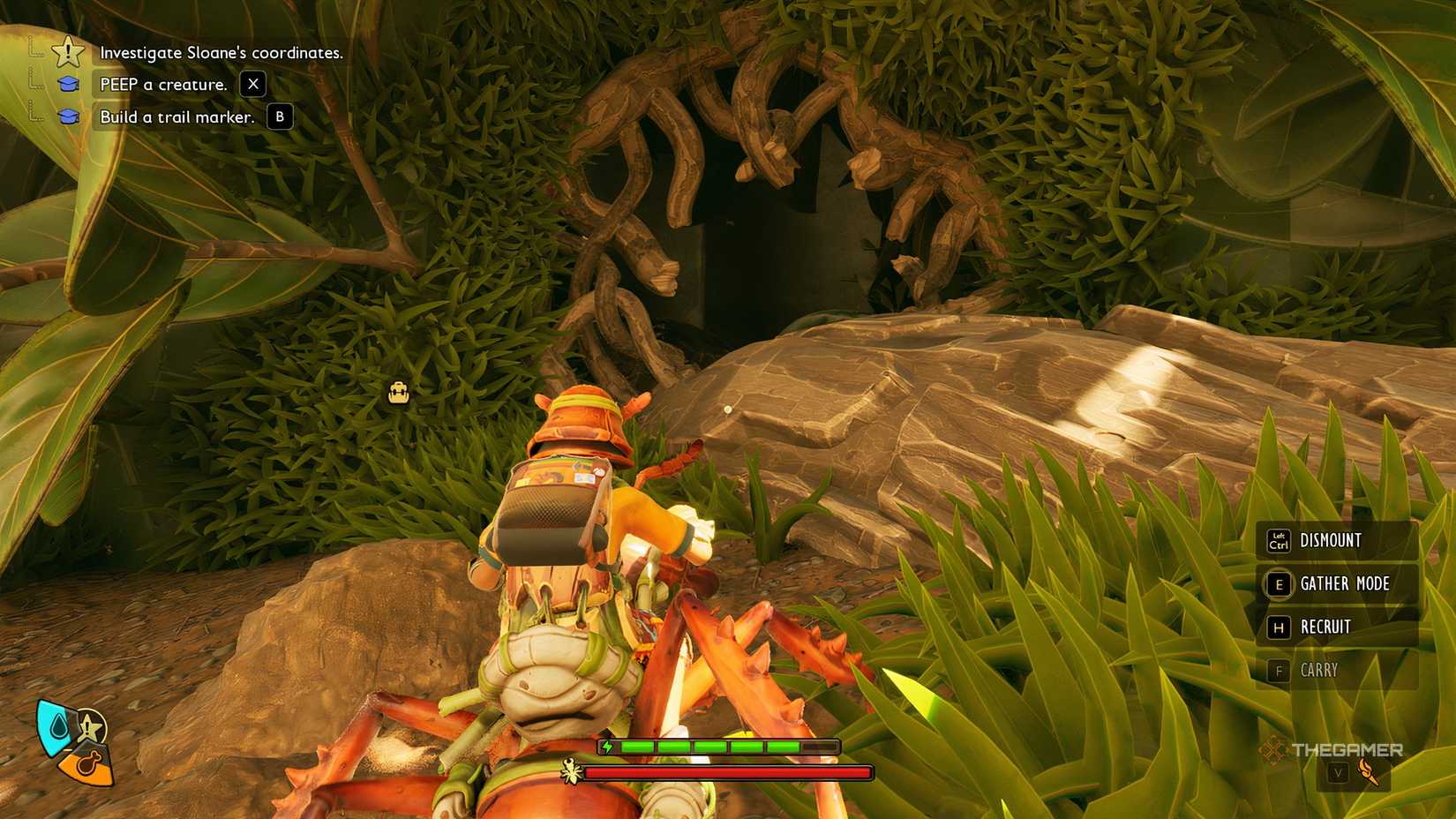1456x819 pixels.
Task: Click the lightning bolt on the energy bar
Action: pos(608,746)
